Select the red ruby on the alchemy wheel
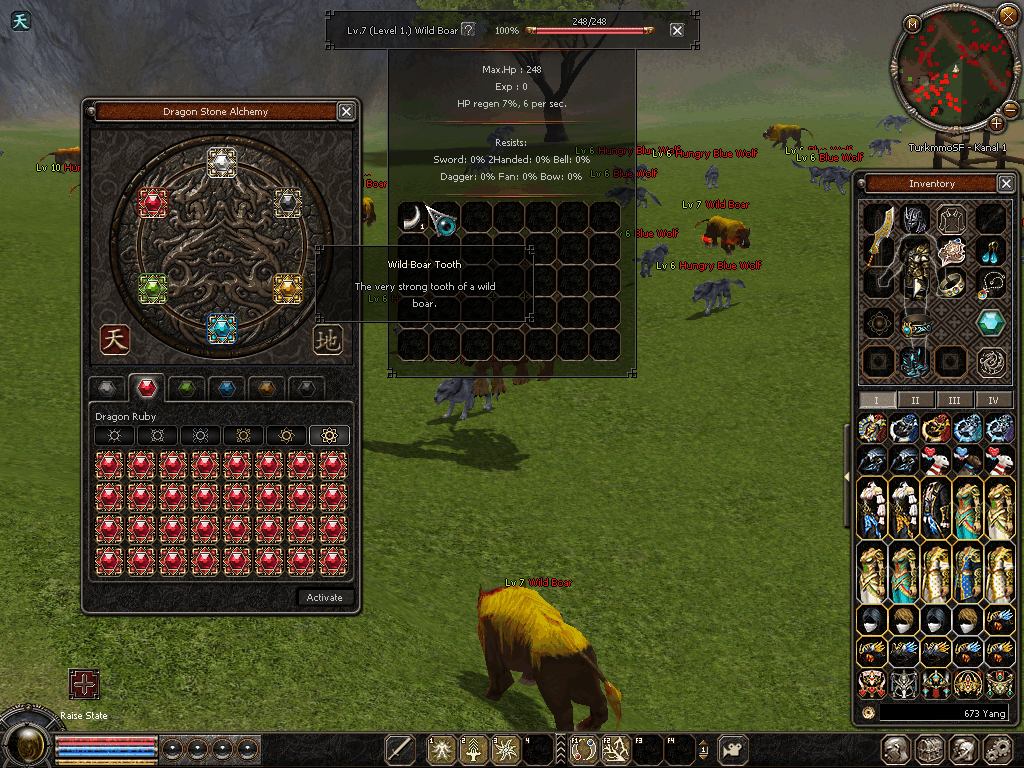 point(152,203)
